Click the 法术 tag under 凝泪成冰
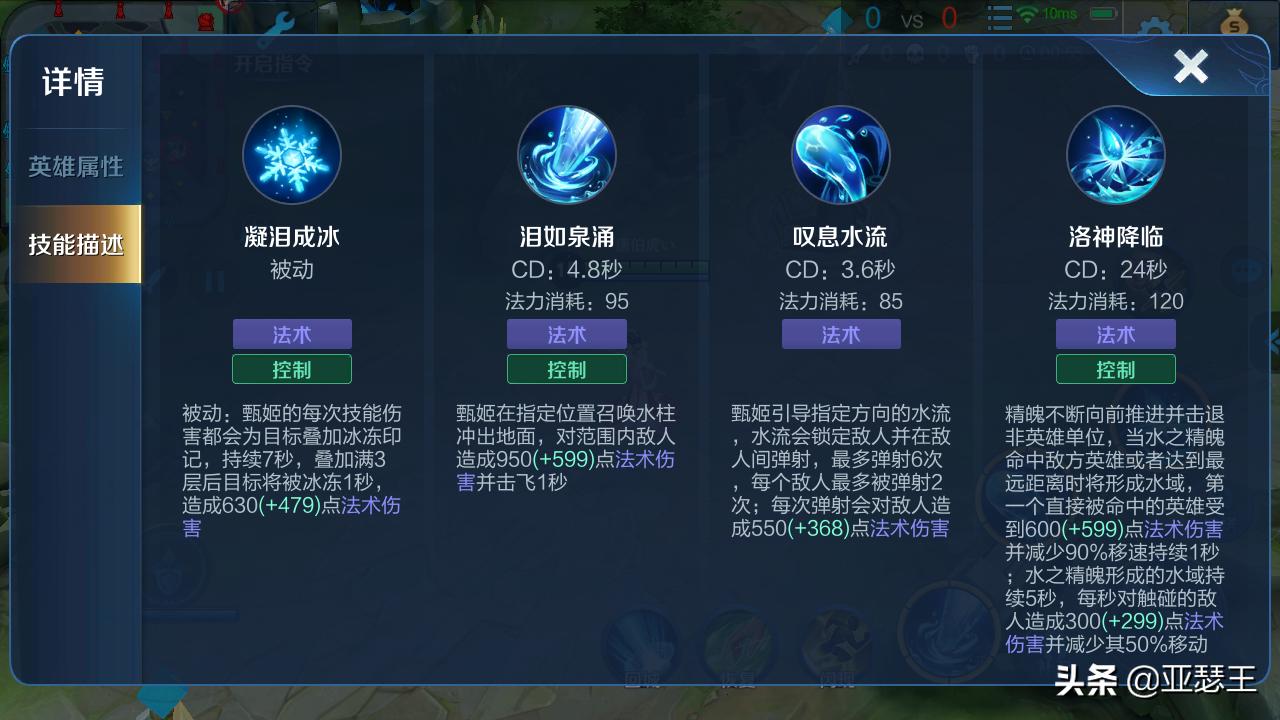This screenshot has height=720, width=1280. coord(292,334)
